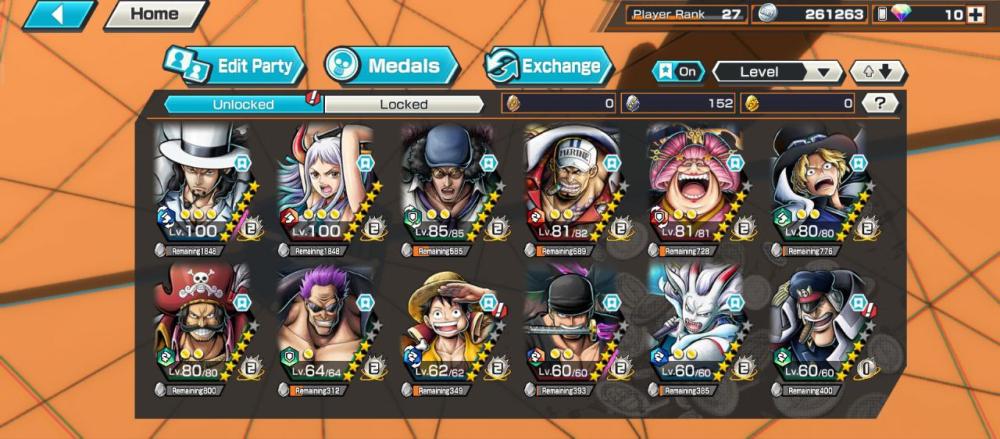1000x439 pixels.
Task: Return to the Home screen
Action: (x=154, y=15)
